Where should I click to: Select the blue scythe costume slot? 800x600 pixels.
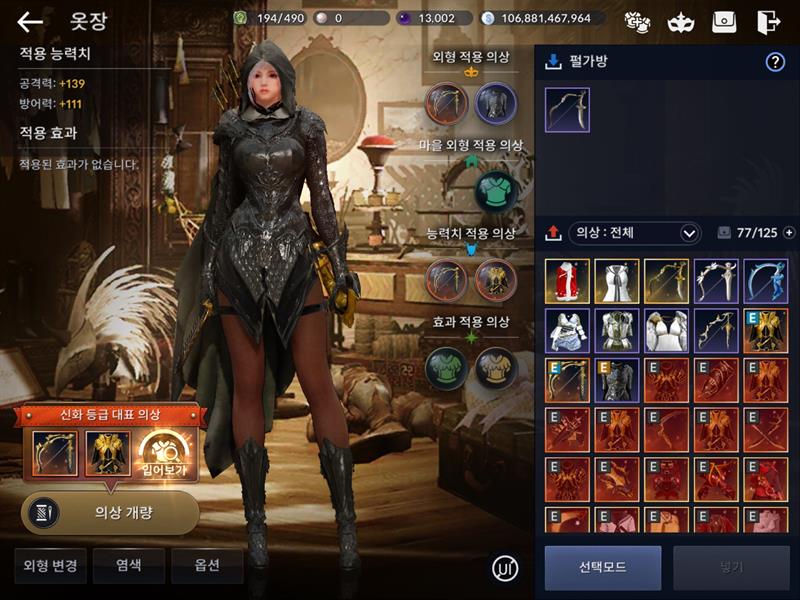(765, 281)
